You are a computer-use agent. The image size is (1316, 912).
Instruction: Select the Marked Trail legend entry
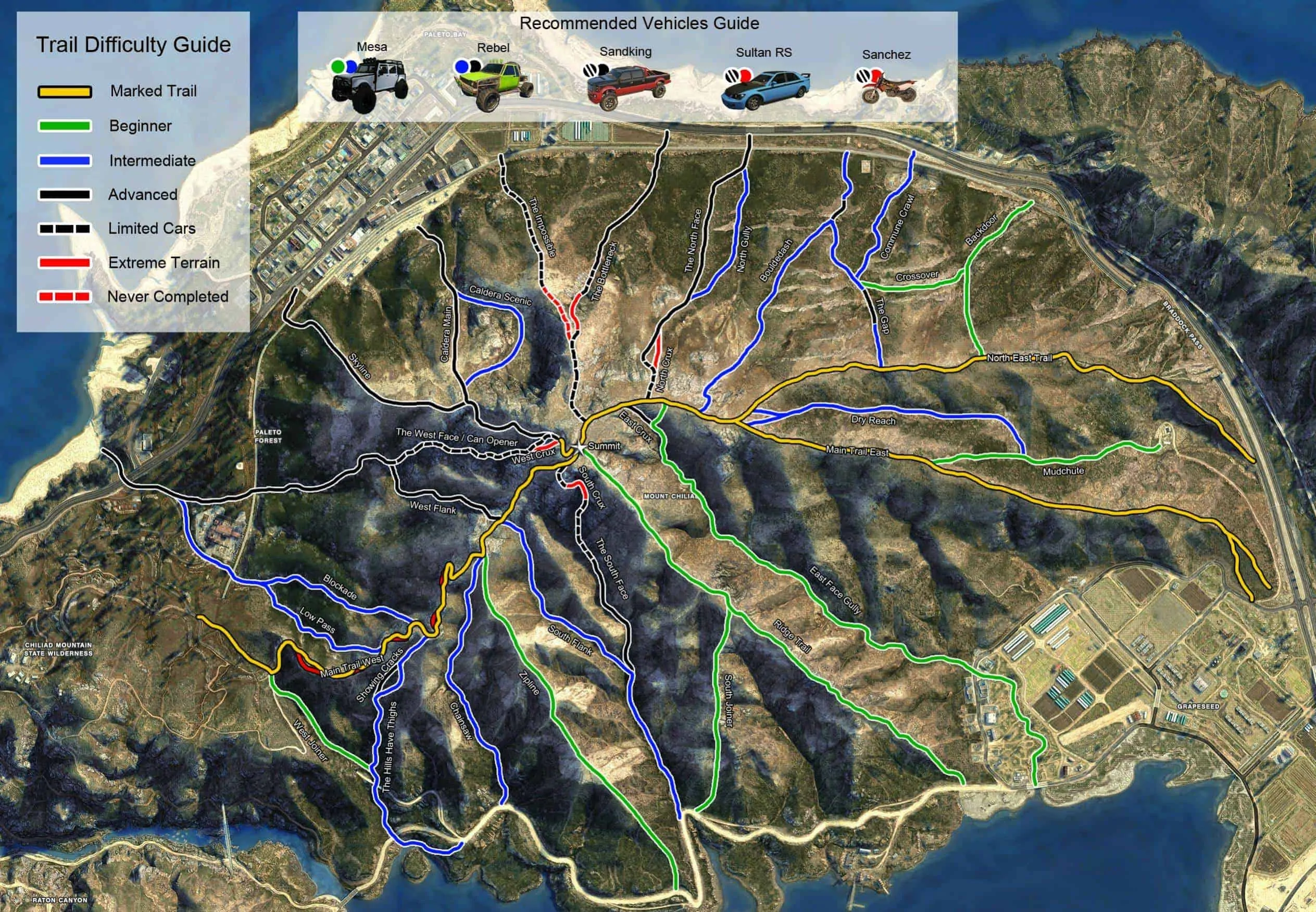click(153, 92)
